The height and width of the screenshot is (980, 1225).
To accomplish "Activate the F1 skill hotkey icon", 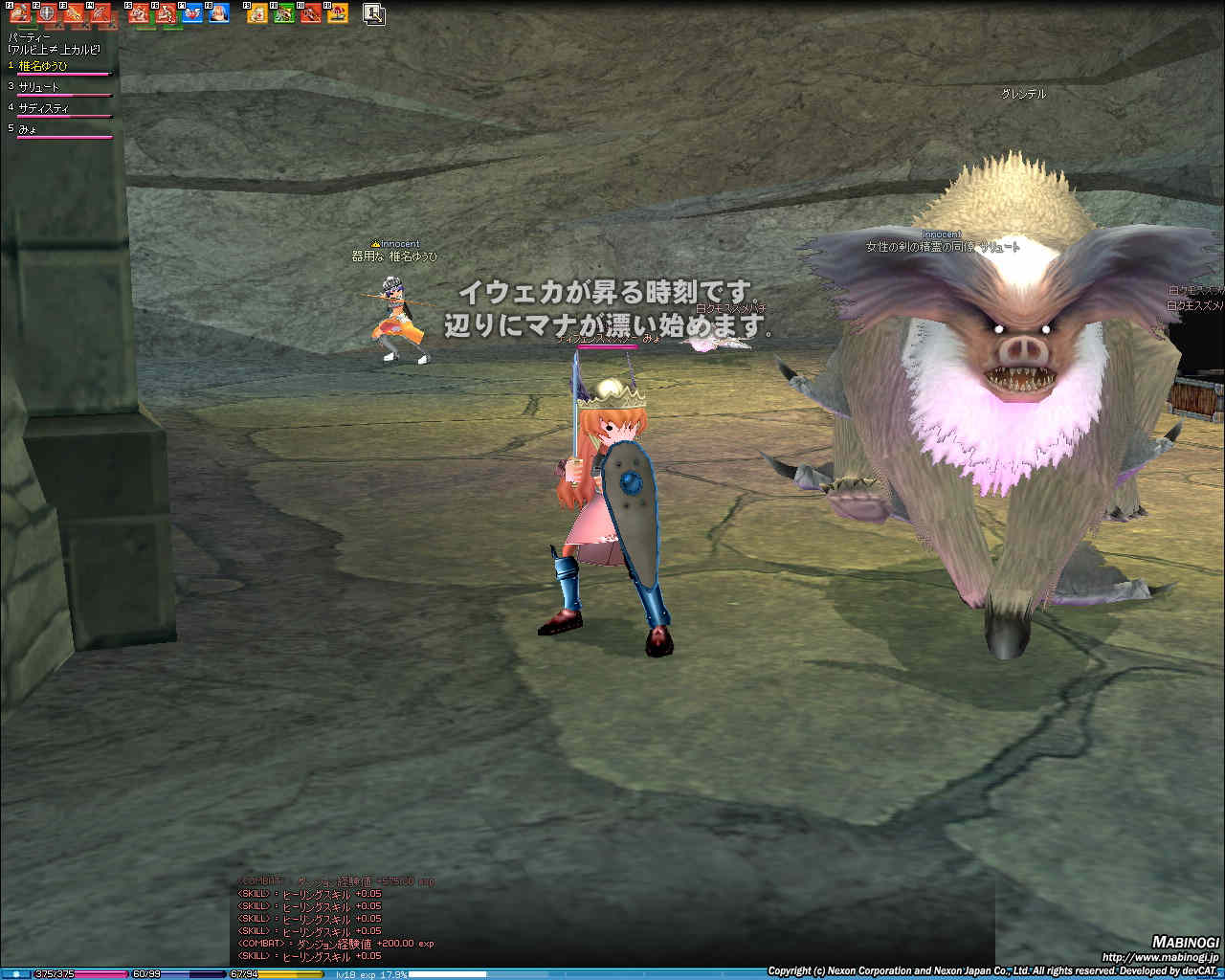I will click(20, 13).
